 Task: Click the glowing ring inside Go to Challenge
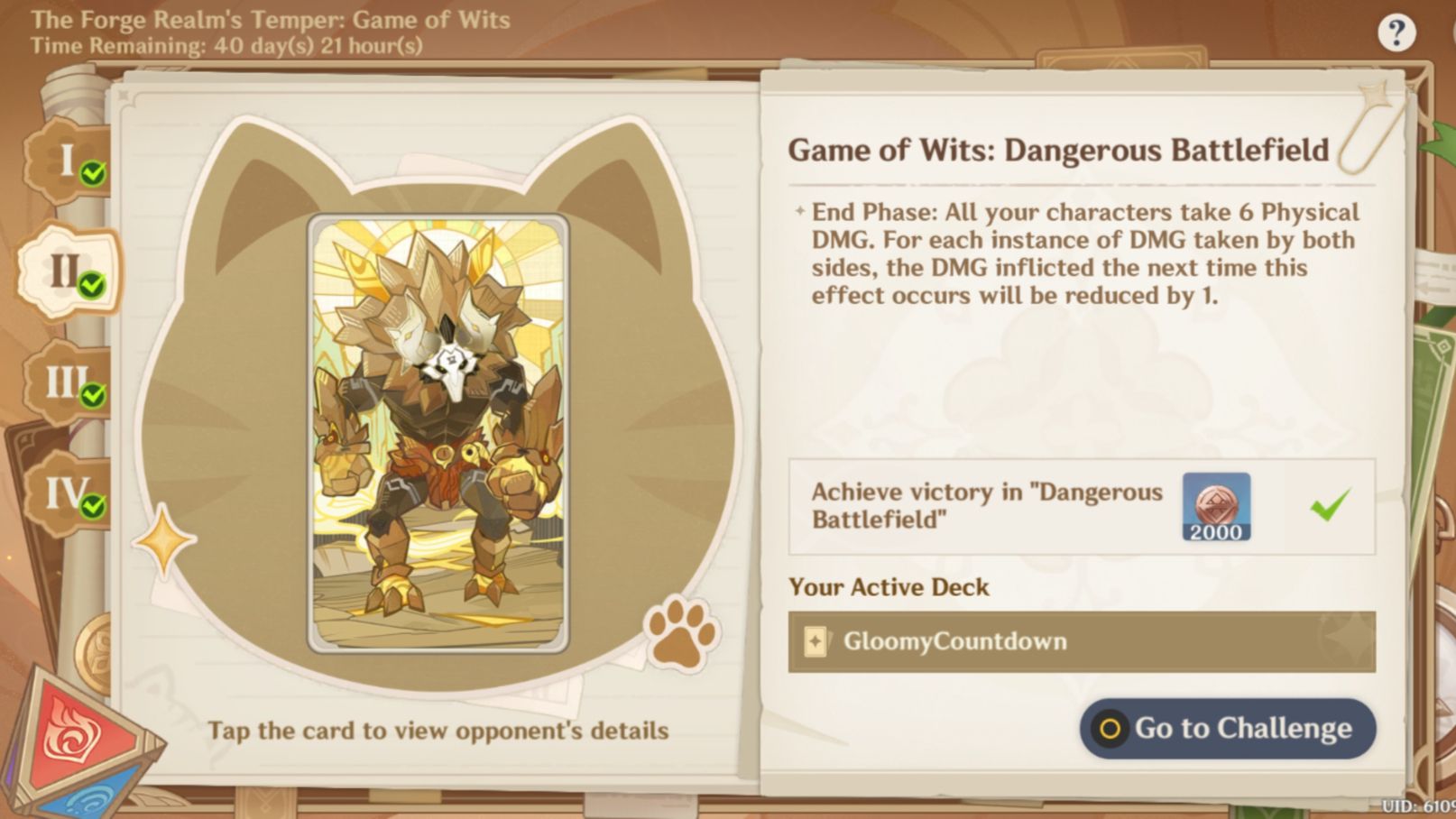click(x=1112, y=729)
